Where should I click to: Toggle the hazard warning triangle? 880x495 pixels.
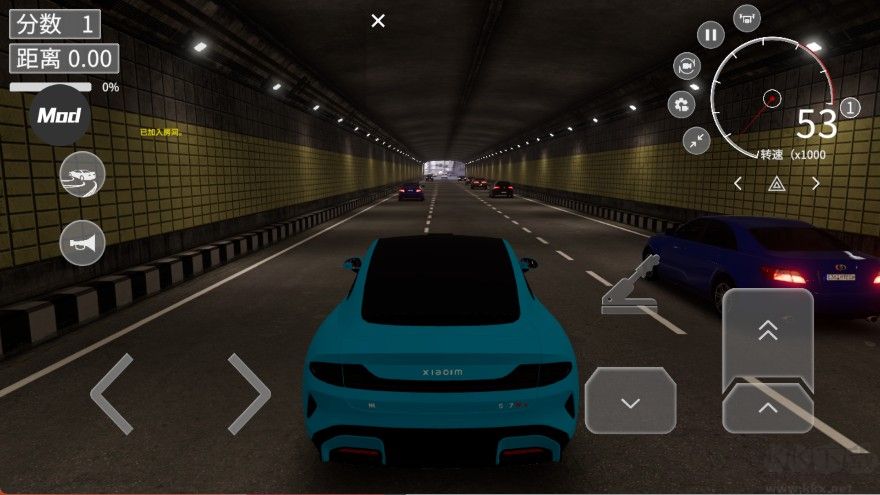coord(776,183)
